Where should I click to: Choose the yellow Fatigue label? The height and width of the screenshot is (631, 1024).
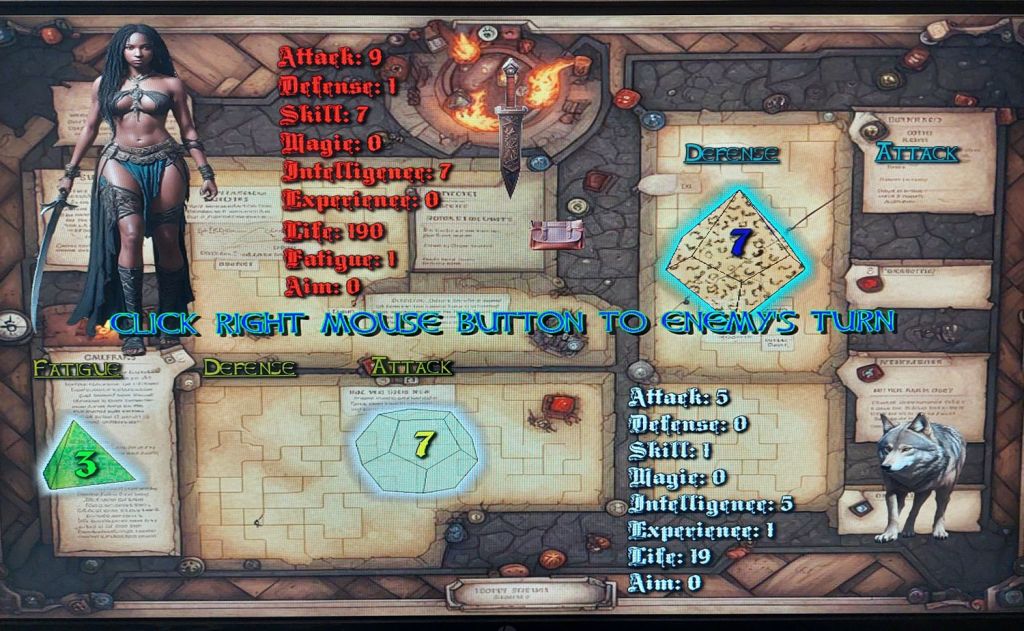78,368
